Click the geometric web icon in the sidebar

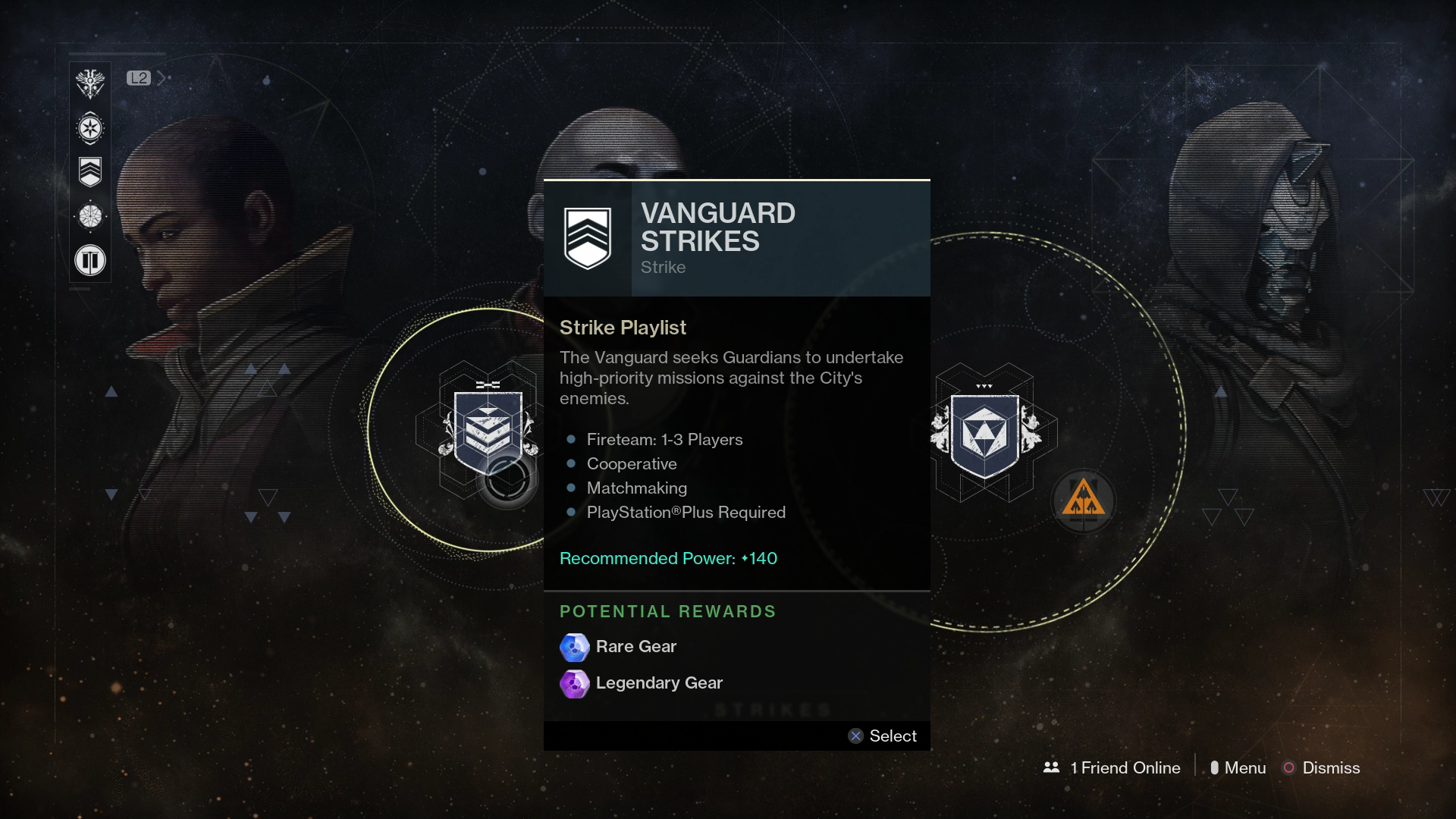pyautogui.click(x=89, y=216)
